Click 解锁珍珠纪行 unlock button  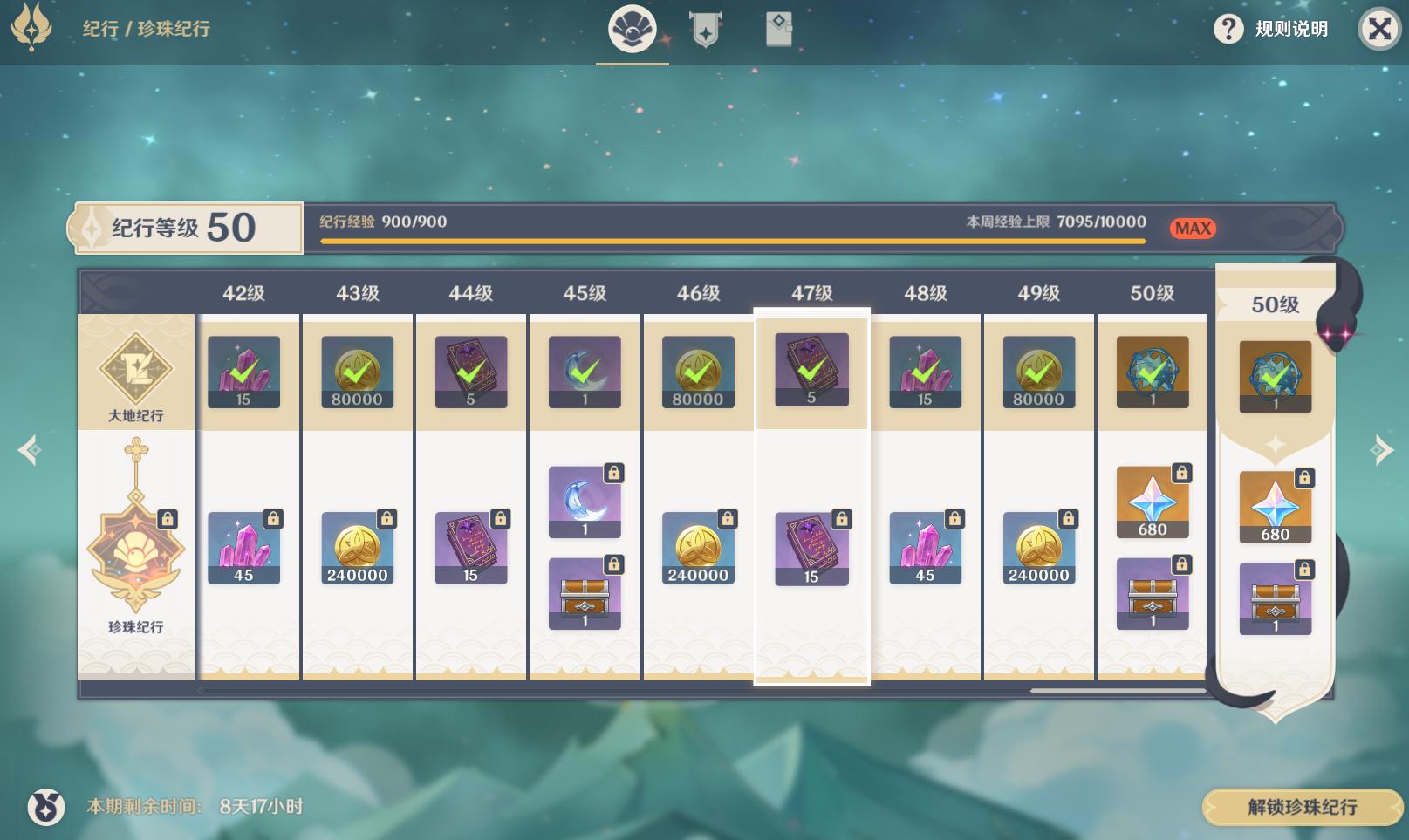(1301, 807)
